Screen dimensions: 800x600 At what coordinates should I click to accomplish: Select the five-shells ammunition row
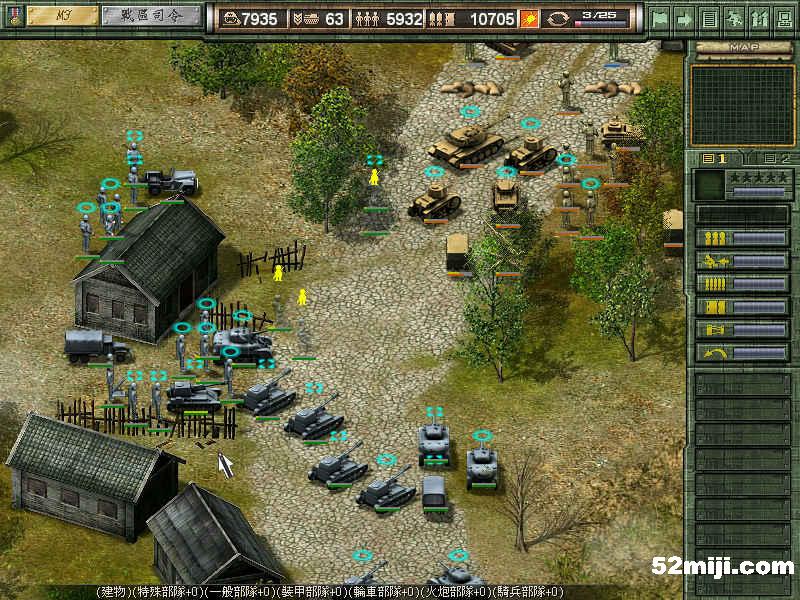click(x=741, y=284)
